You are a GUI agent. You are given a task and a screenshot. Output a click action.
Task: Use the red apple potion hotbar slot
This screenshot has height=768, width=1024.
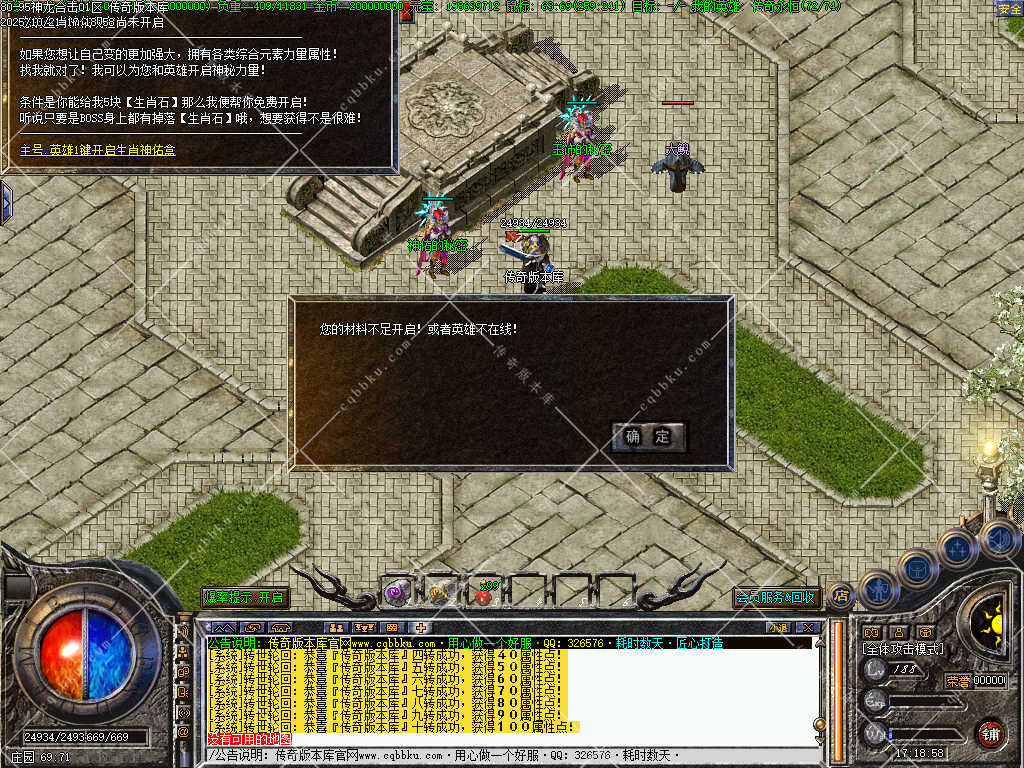[x=484, y=594]
